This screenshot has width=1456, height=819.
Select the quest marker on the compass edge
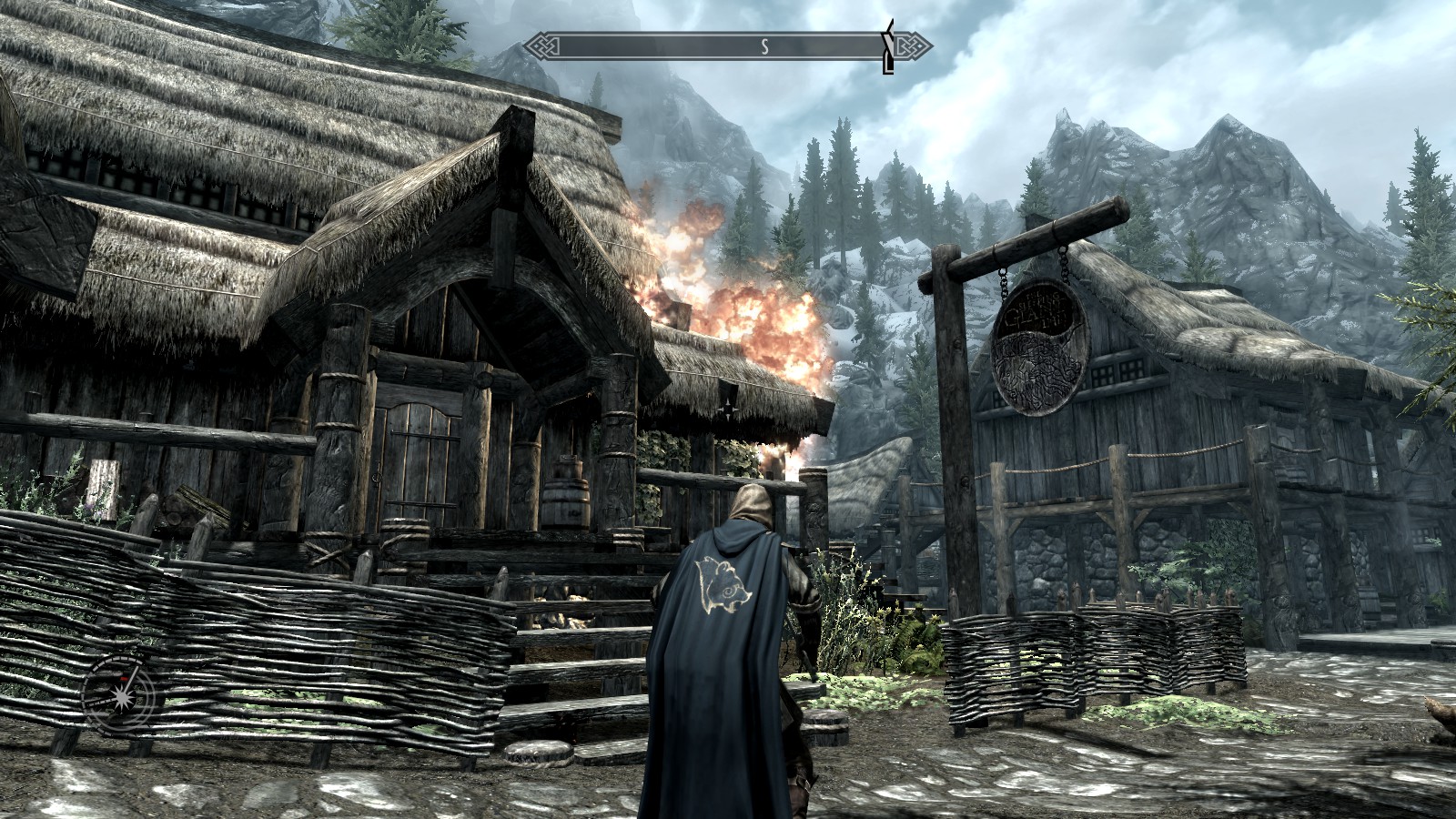click(x=887, y=47)
